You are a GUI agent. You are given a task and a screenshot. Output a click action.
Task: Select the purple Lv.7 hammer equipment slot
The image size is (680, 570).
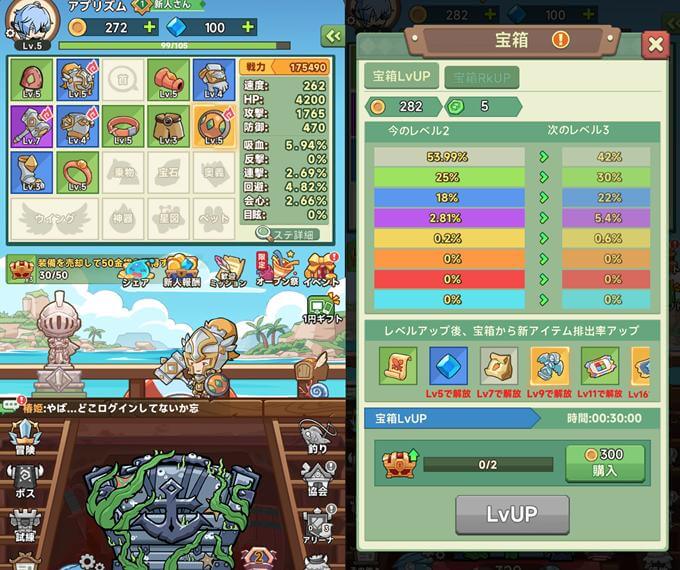pos(31,126)
